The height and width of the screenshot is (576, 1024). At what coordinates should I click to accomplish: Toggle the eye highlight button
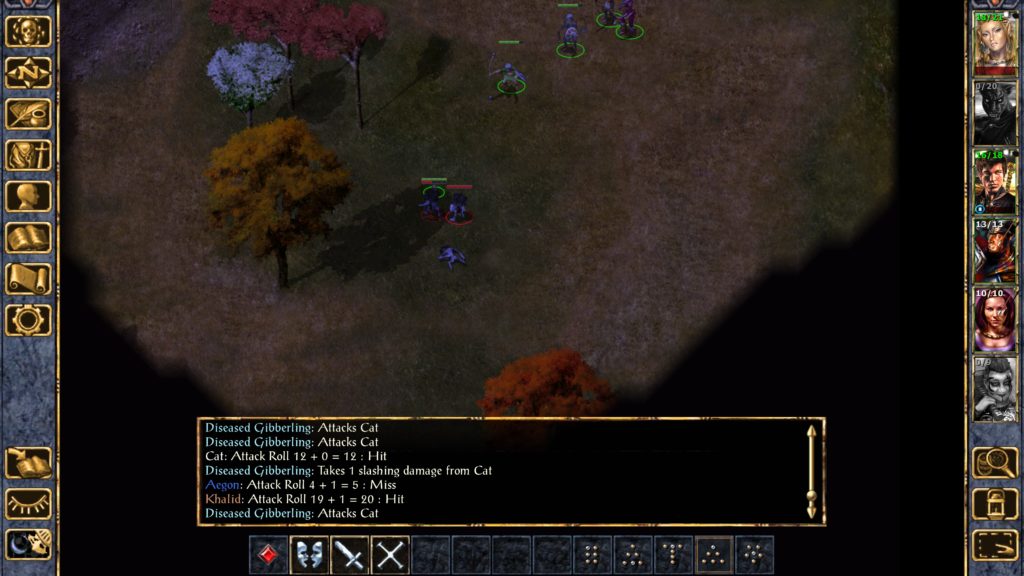tap(28, 503)
